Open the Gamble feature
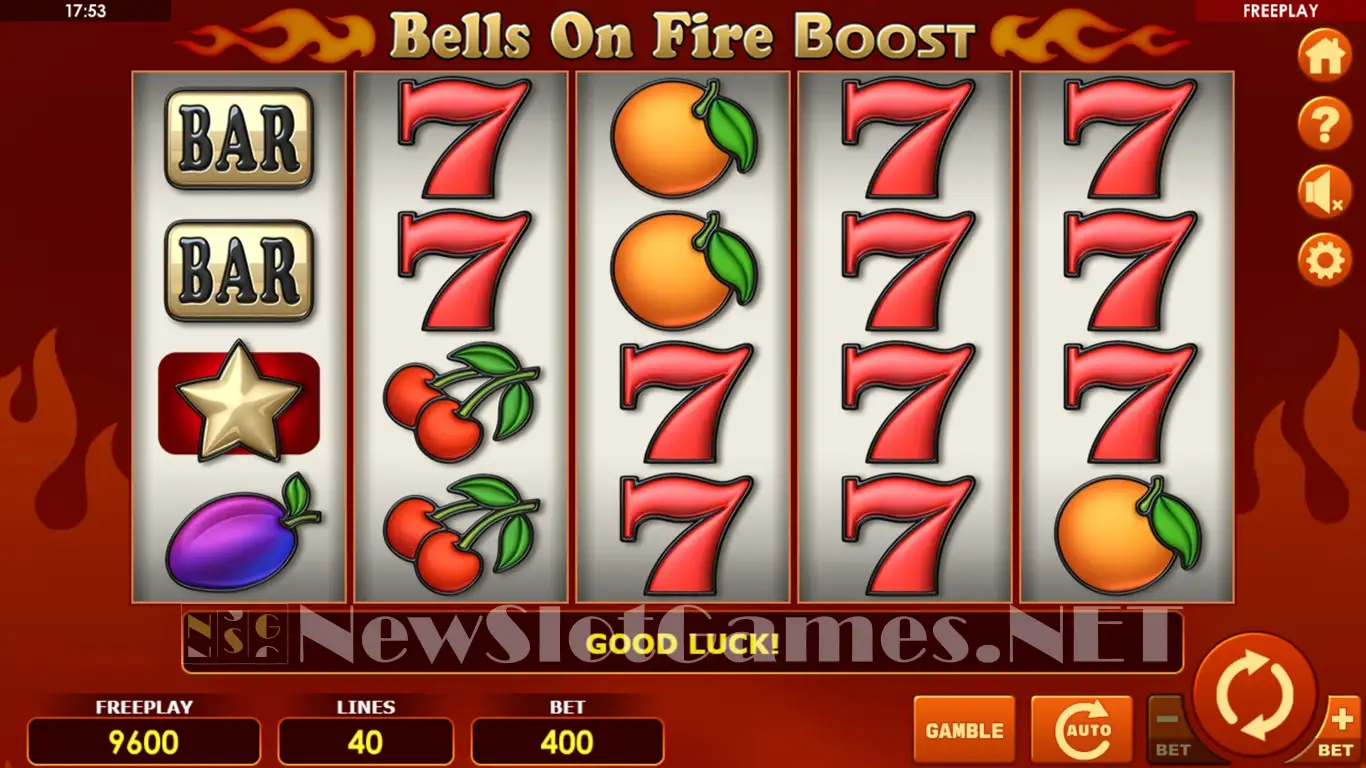This screenshot has height=768, width=1366. (x=964, y=730)
